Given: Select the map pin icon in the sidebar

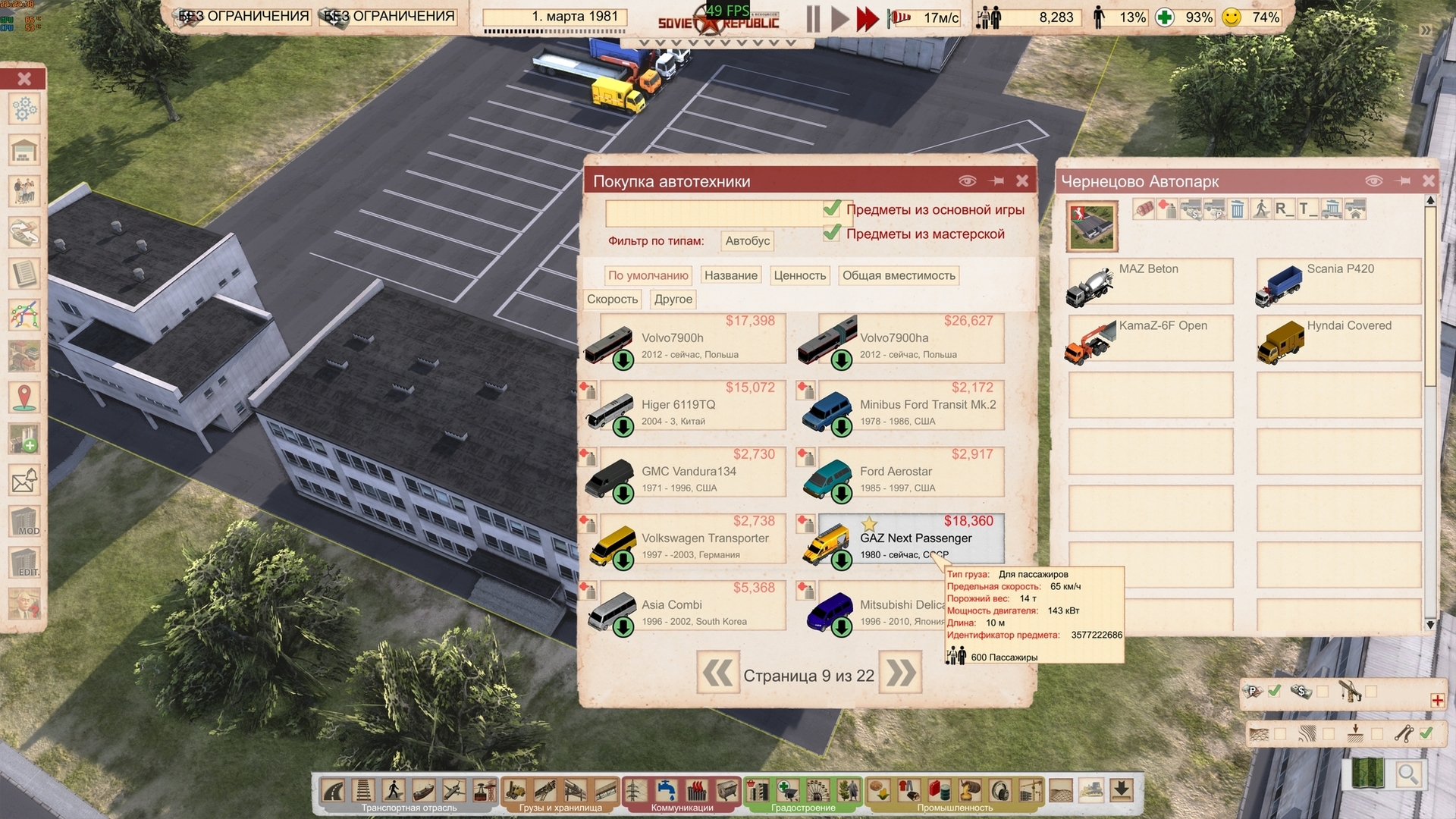Looking at the screenshot, I should click(24, 394).
